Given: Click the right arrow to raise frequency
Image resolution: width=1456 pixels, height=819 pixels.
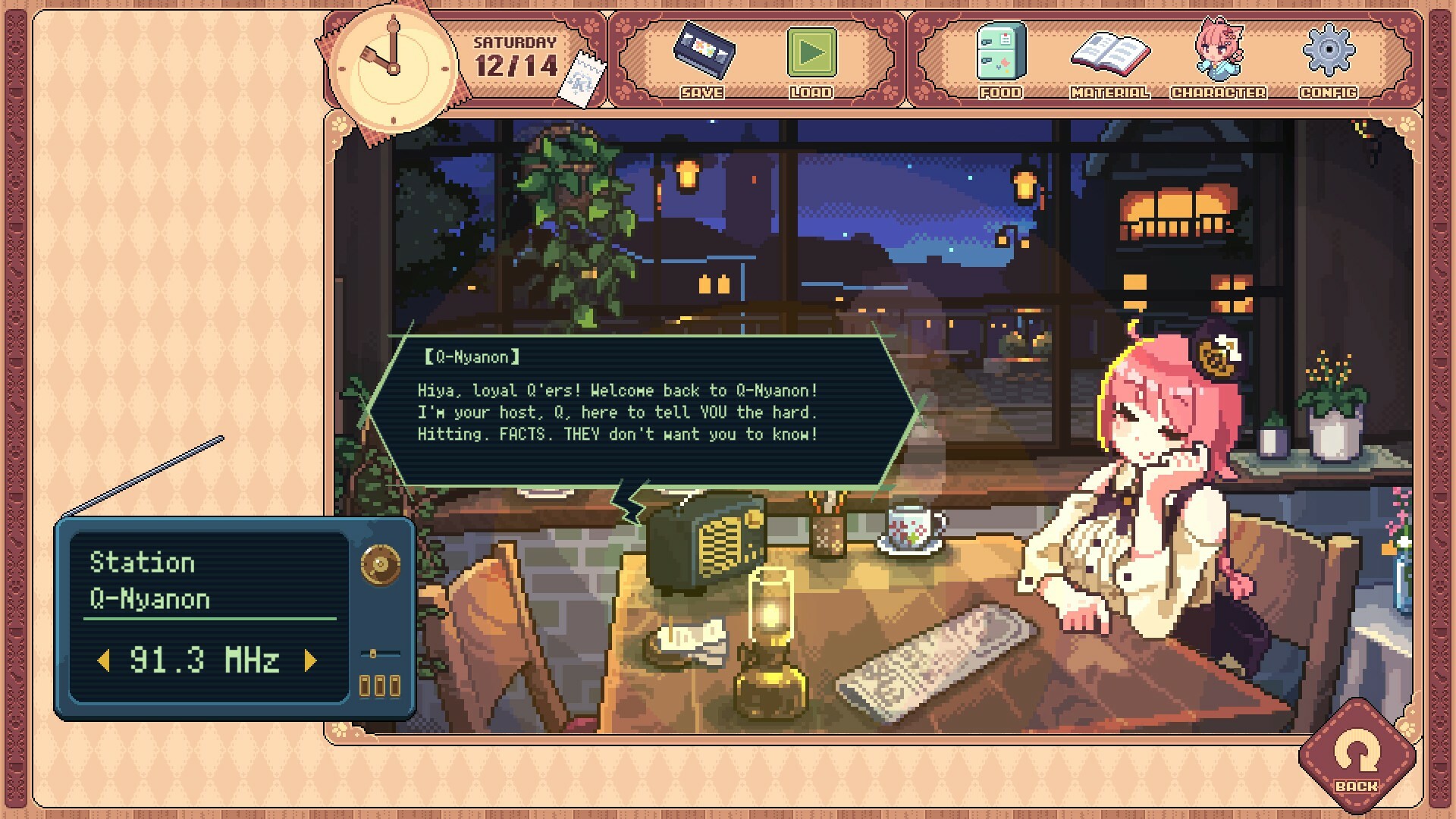Looking at the screenshot, I should click(309, 658).
